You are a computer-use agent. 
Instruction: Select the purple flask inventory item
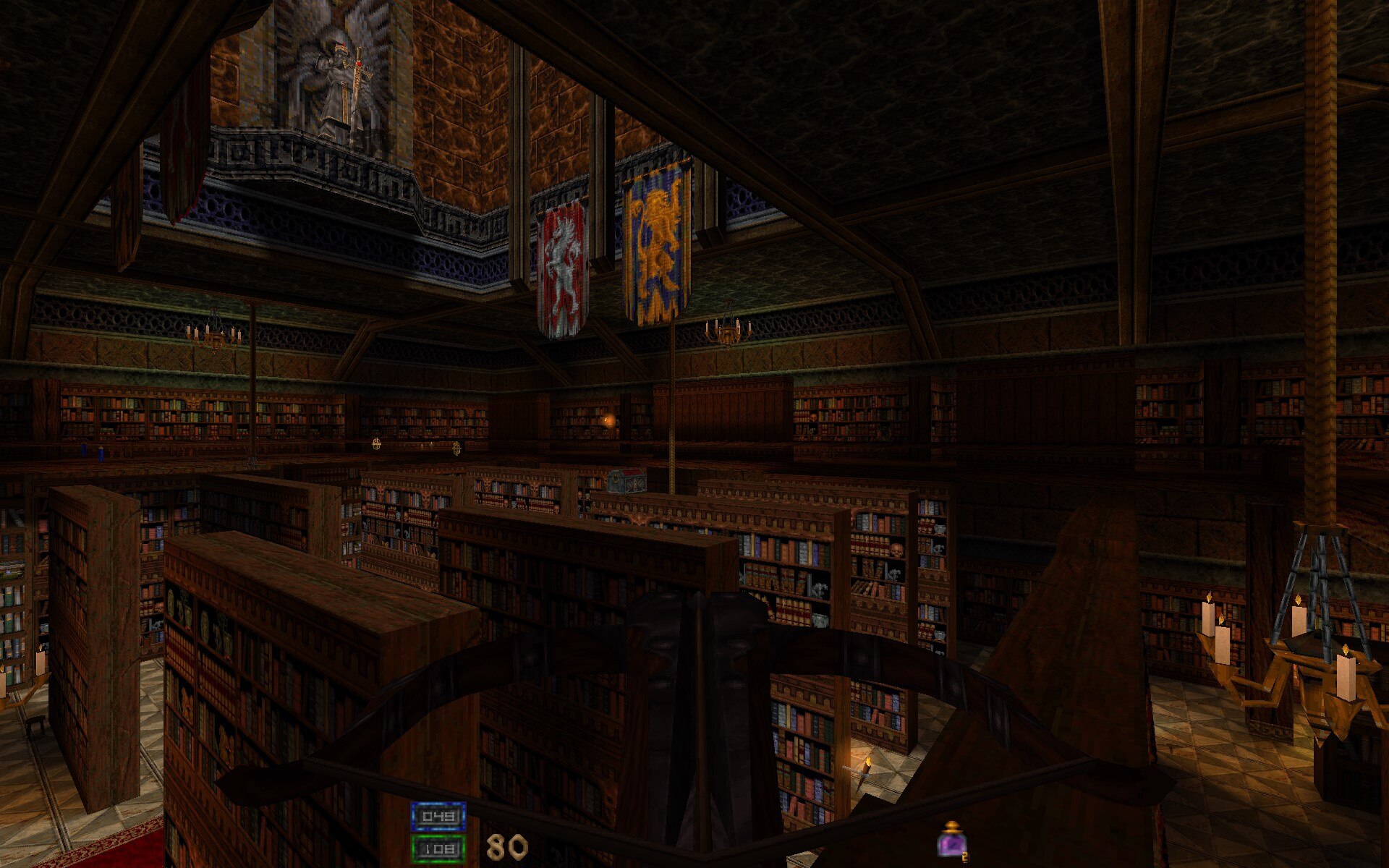(x=951, y=841)
